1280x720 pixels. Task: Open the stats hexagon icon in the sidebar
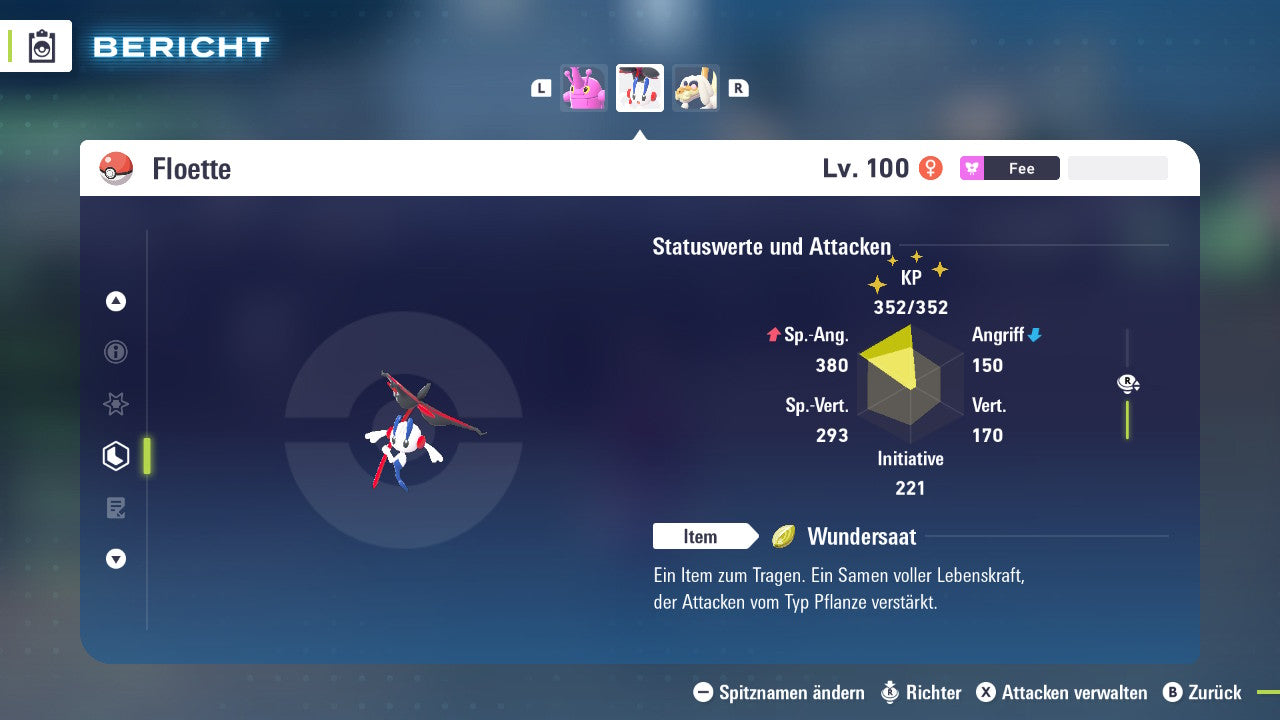click(x=115, y=456)
